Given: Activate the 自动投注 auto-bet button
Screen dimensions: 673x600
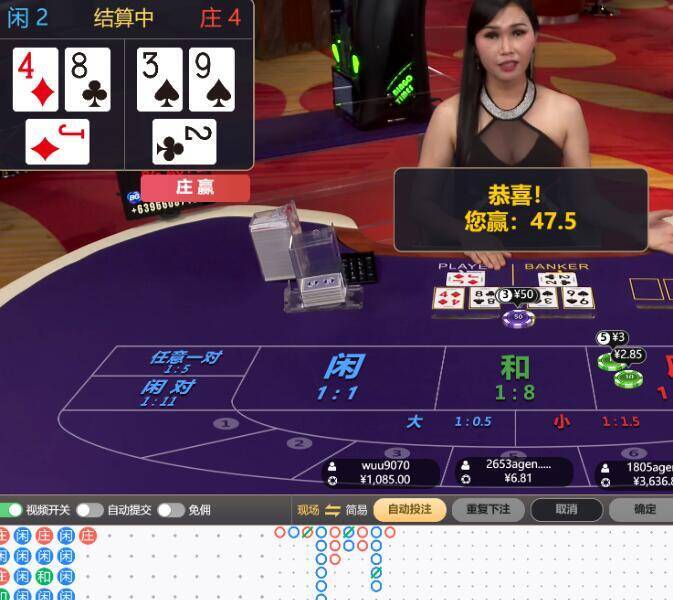Looking at the screenshot, I should (409, 510).
